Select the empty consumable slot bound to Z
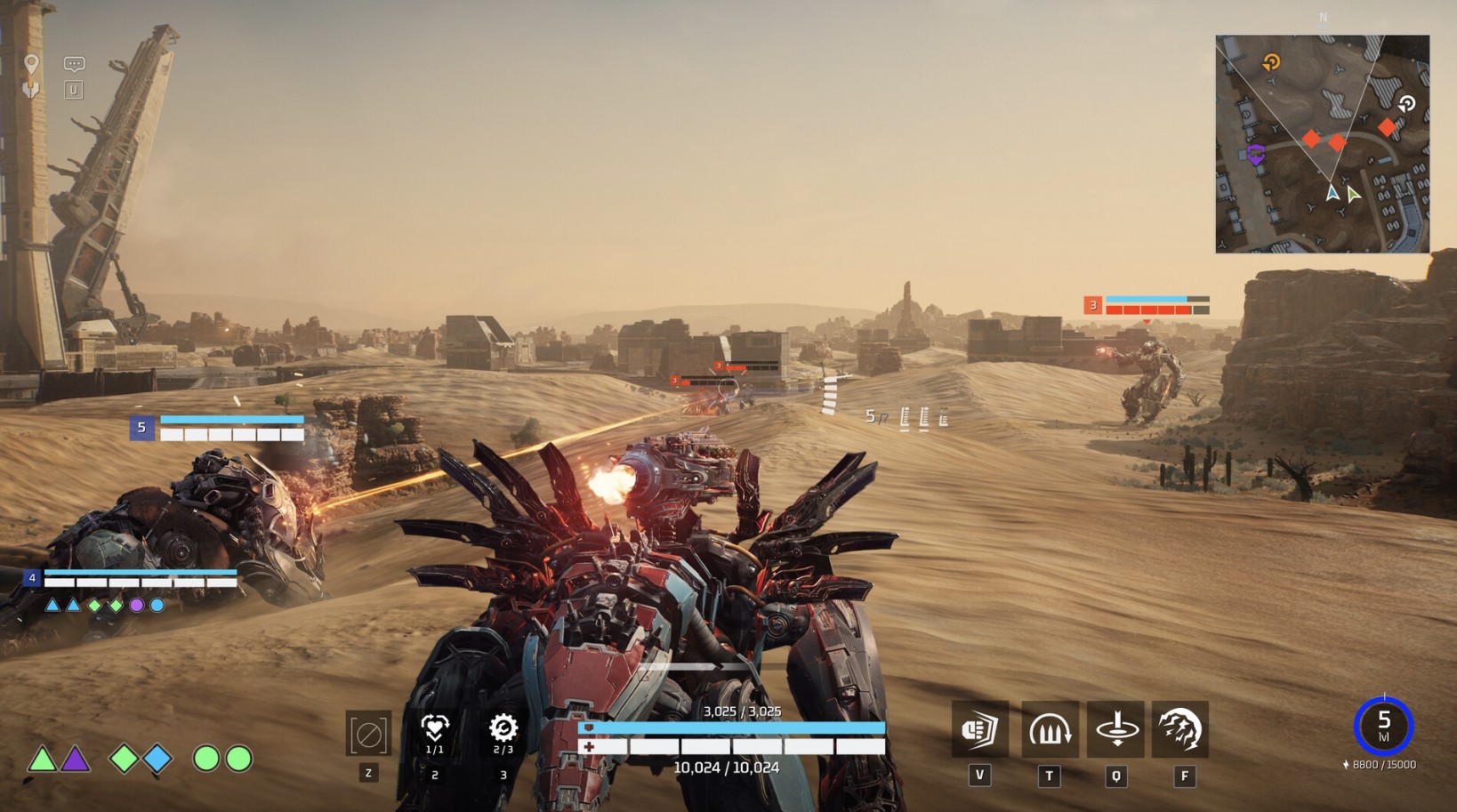The width and height of the screenshot is (1457, 812). click(369, 733)
